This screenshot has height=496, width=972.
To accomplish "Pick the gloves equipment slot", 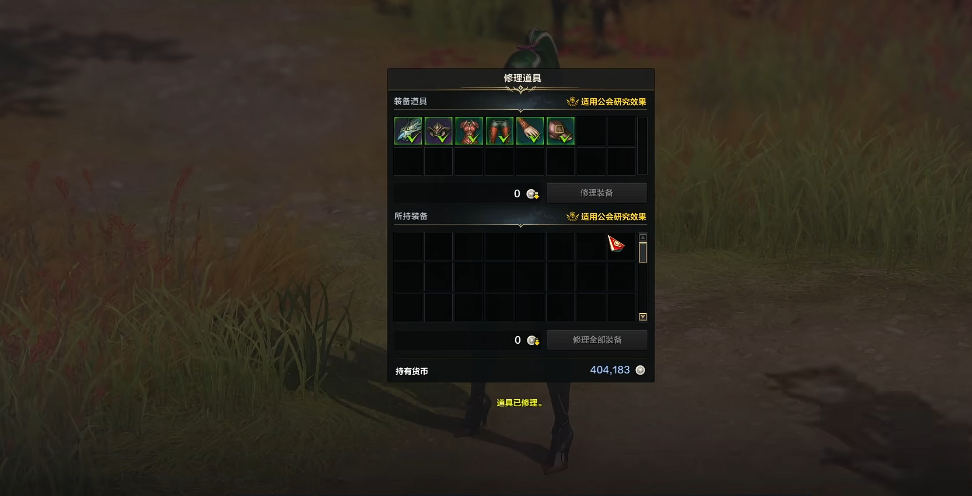I will [x=530, y=131].
